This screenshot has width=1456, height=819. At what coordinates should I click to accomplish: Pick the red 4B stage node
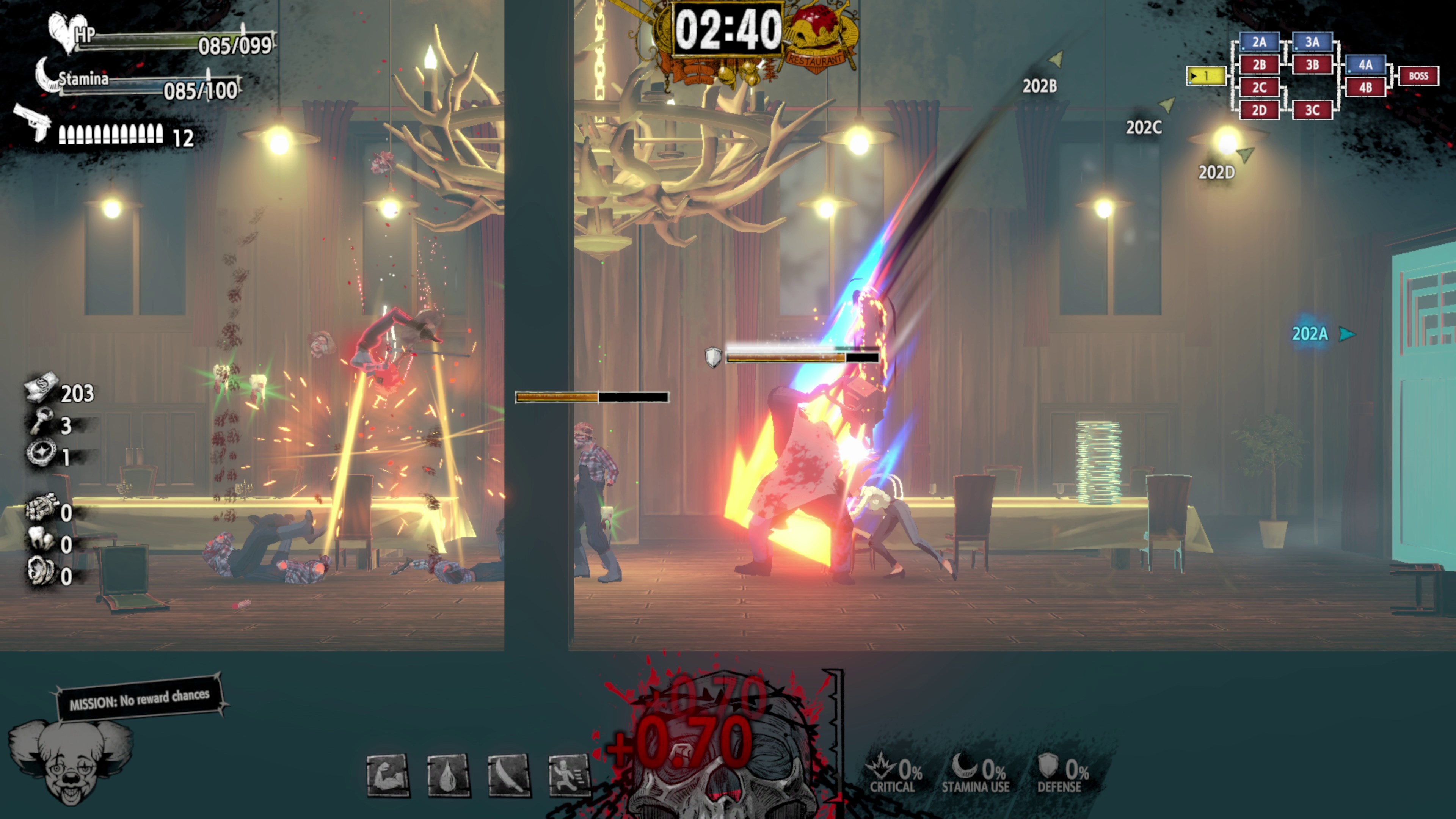[1365, 88]
